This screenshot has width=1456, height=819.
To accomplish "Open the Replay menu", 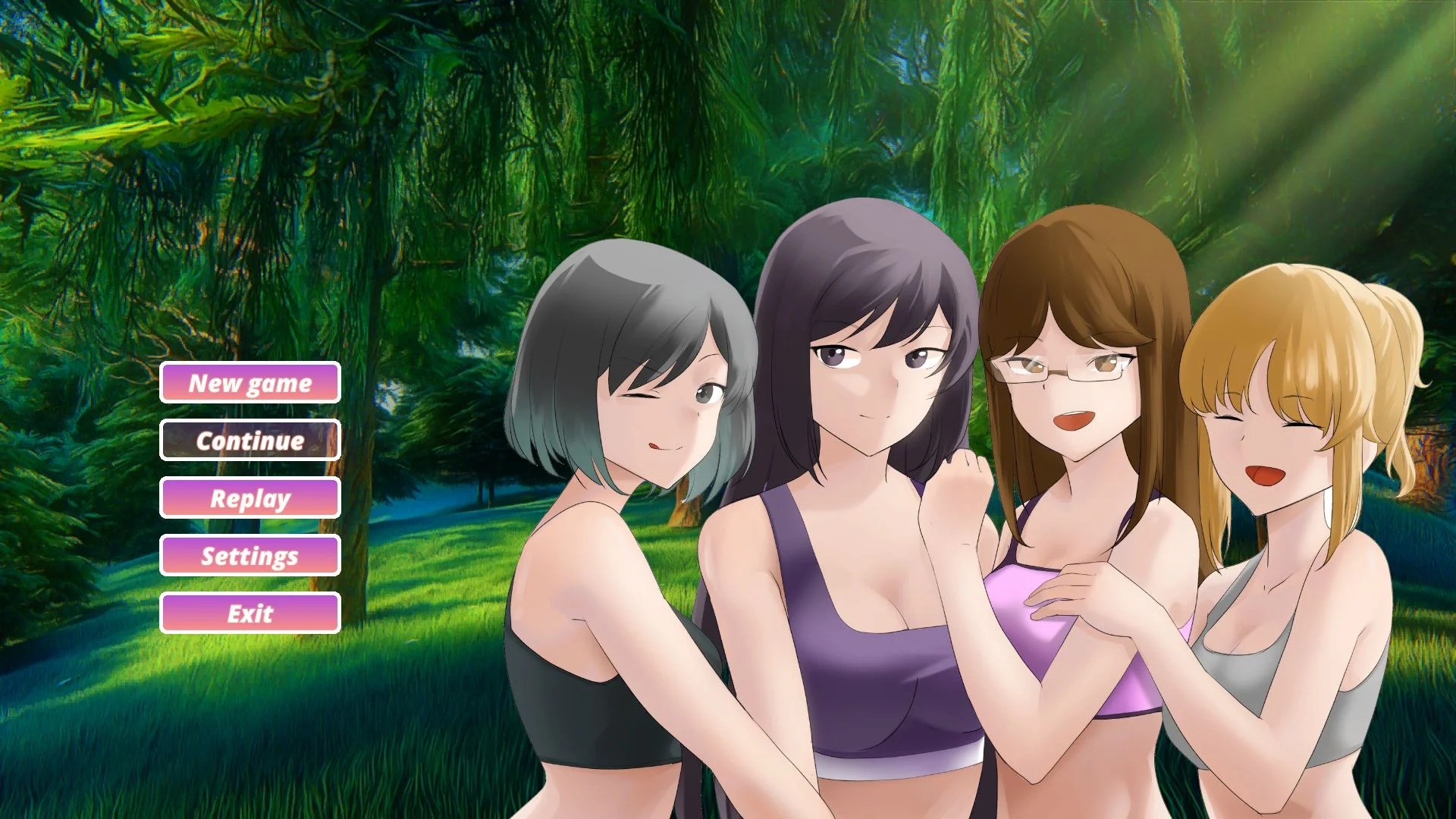I will point(250,498).
